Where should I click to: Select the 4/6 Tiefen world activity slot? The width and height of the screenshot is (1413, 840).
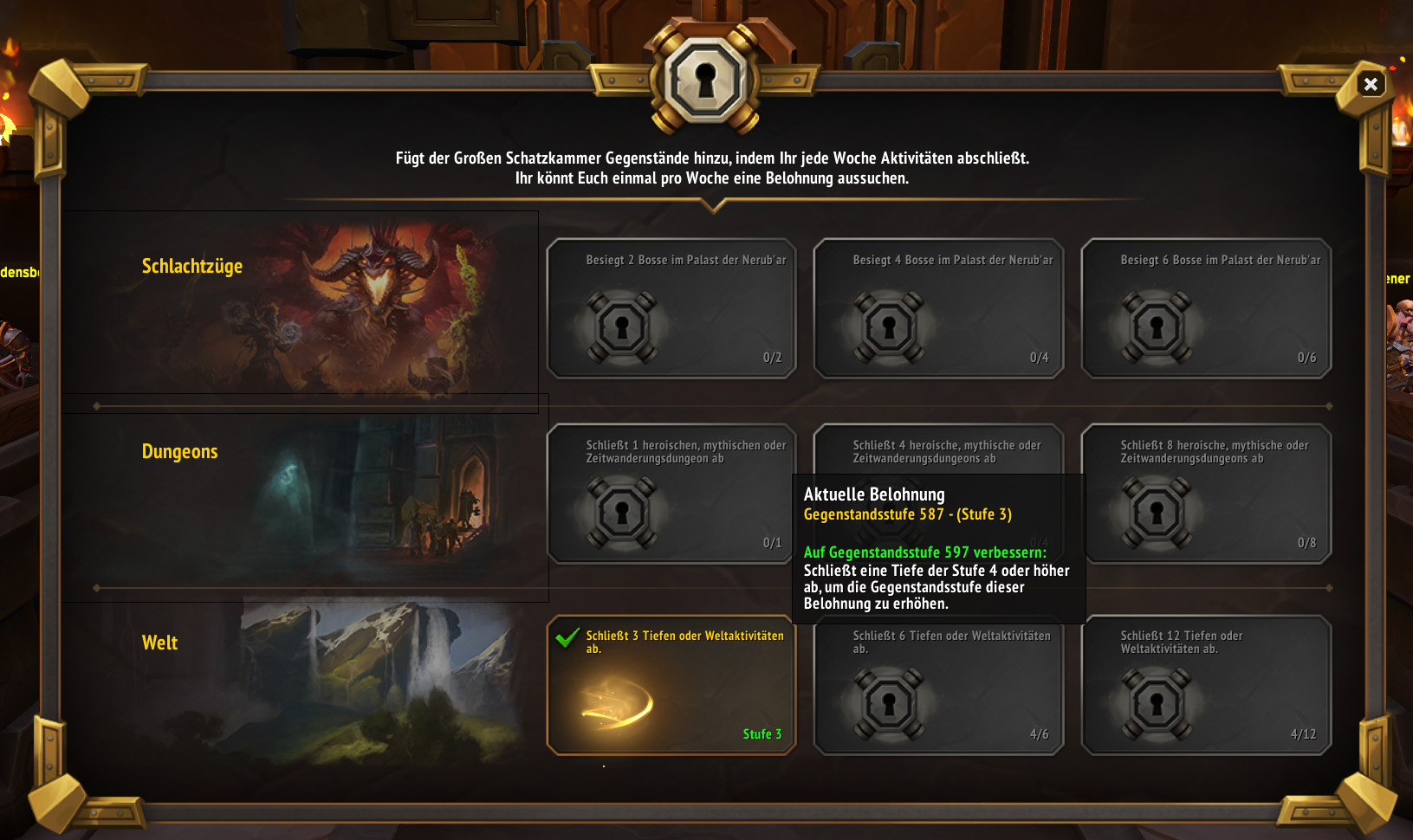coord(939,684)
